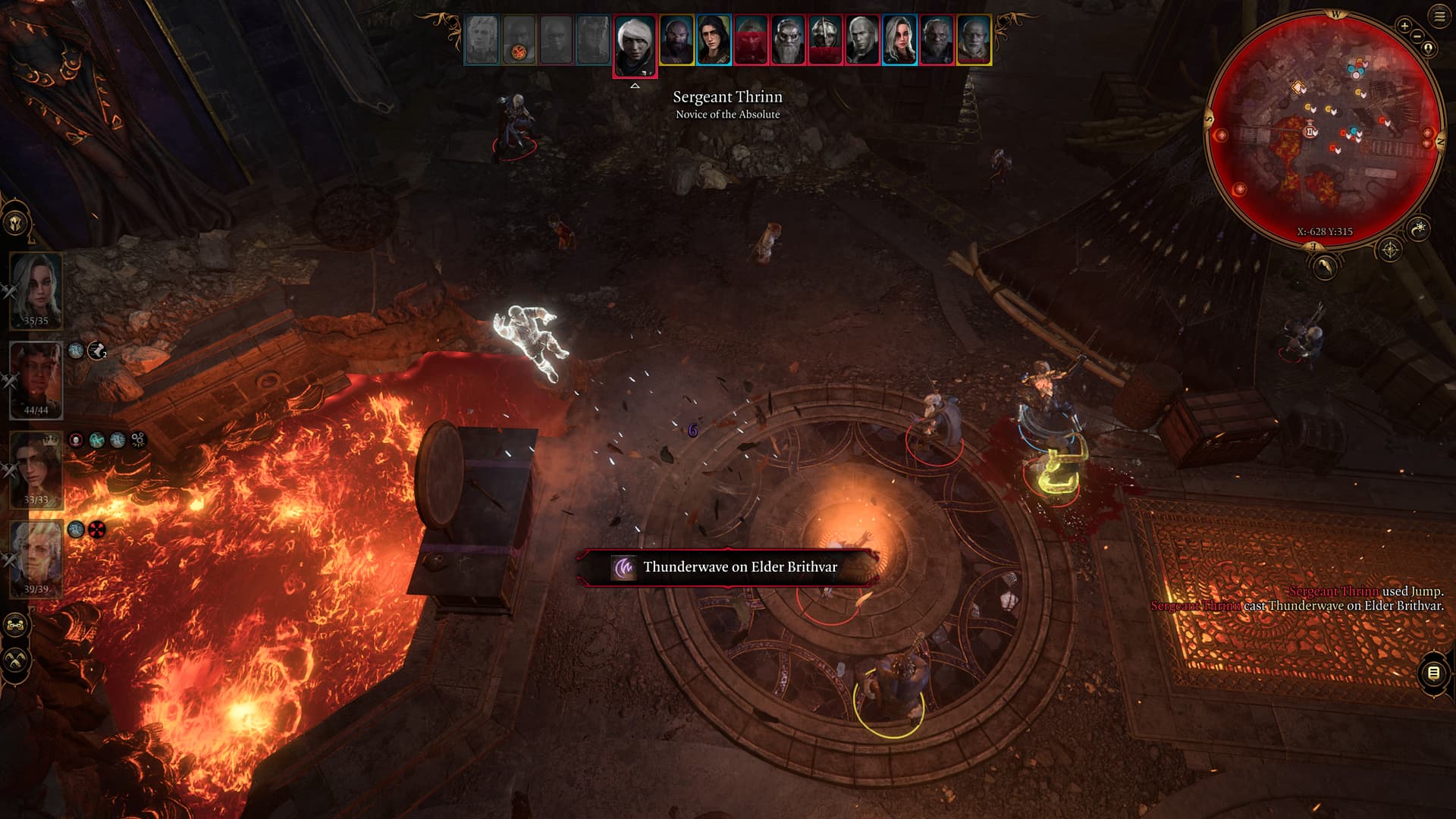Viewport: 1456px width, 819px height.
Task: Click the helmet icon above party portraits
Action: 15,224
